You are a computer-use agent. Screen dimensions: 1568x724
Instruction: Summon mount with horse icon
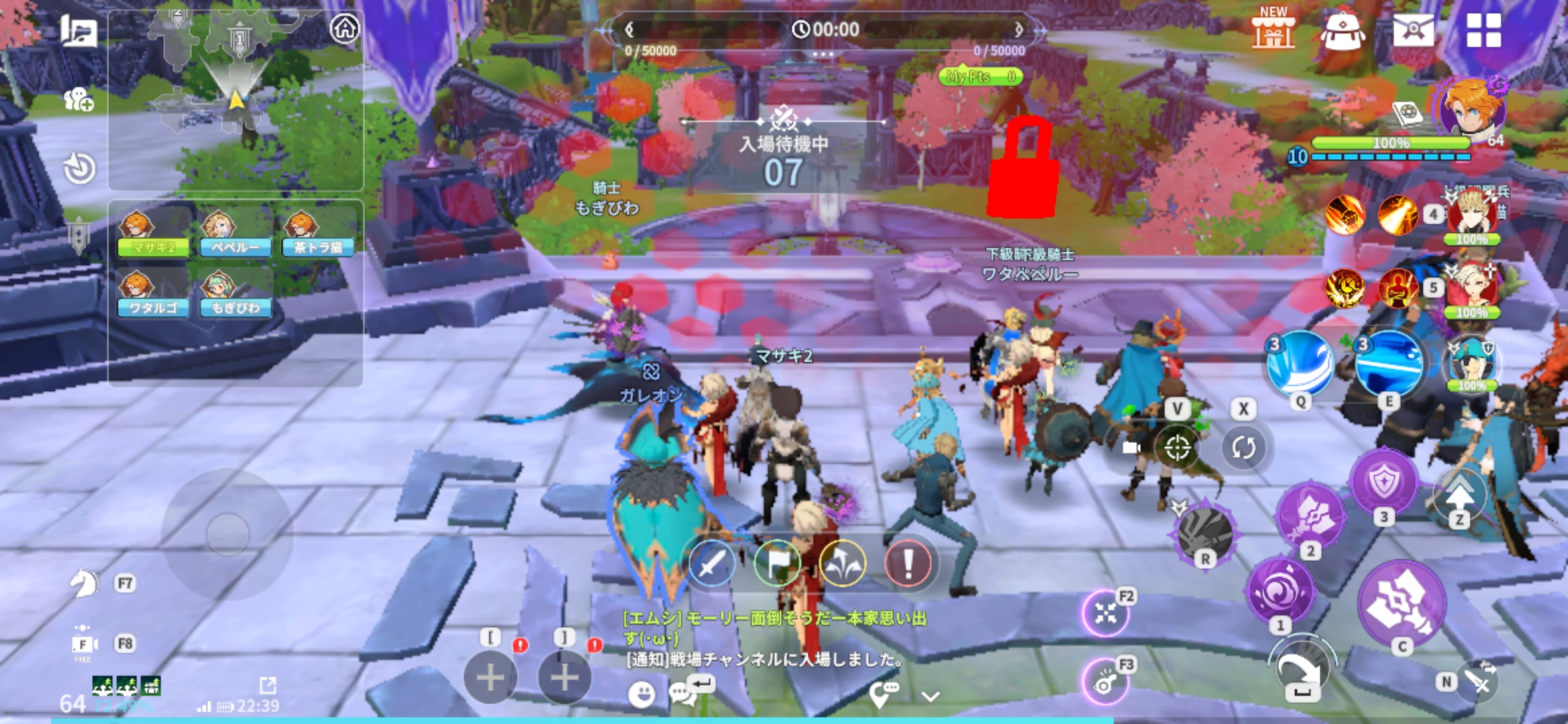pos(84,583)
